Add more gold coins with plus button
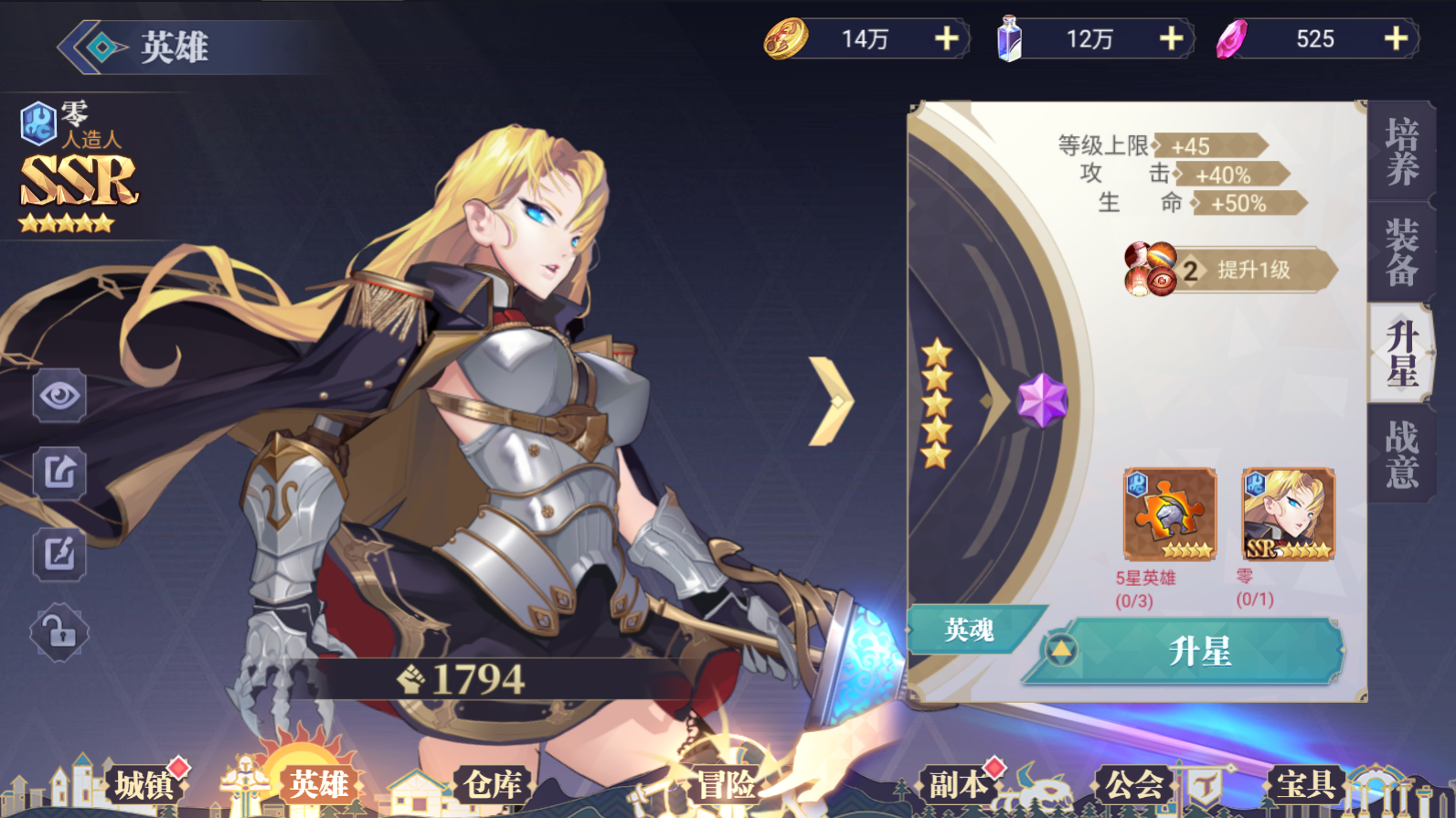Screen dimensions: 1456x818 pyautogui.click(x=946, y=39)
